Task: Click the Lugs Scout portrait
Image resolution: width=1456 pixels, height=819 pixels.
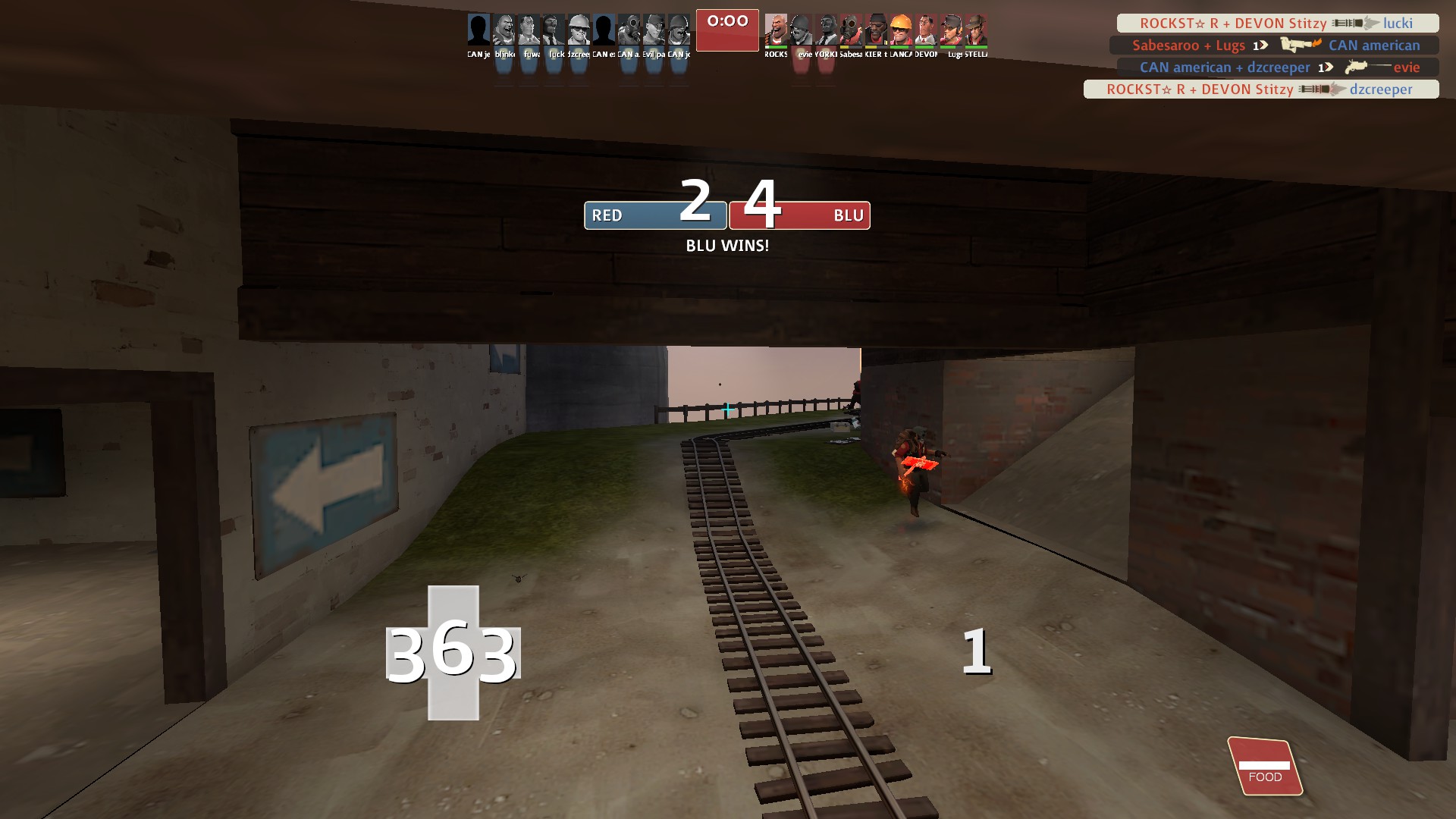Action: pos(951,30)
